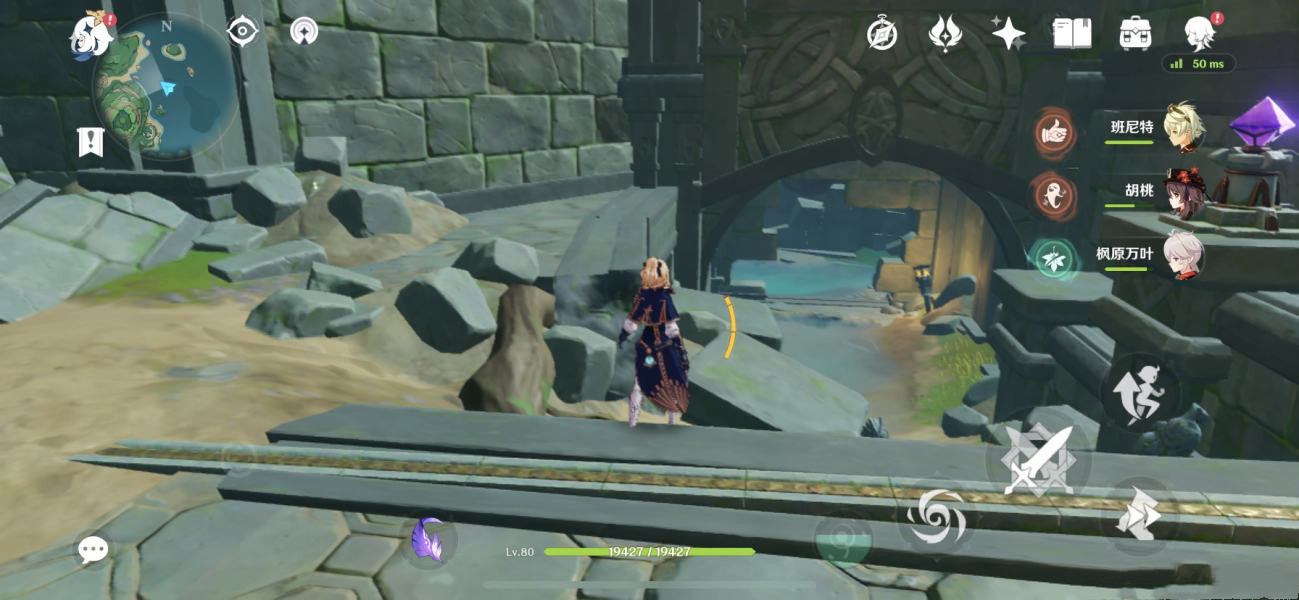Use the purple feather gadget
1299x600 pixels.
click(x=431, y=541)
